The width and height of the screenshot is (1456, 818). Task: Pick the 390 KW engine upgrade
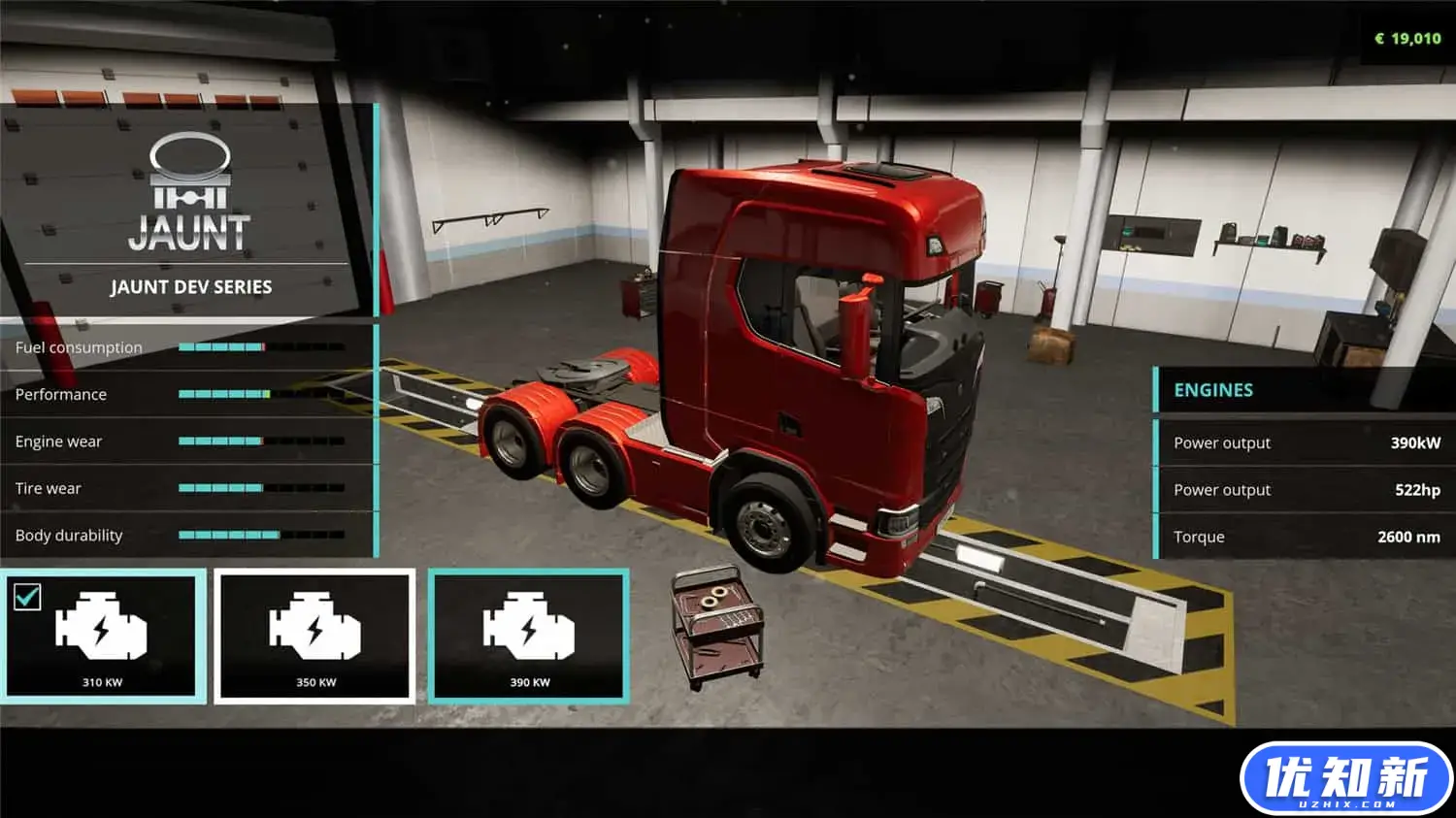coord(529,636)
